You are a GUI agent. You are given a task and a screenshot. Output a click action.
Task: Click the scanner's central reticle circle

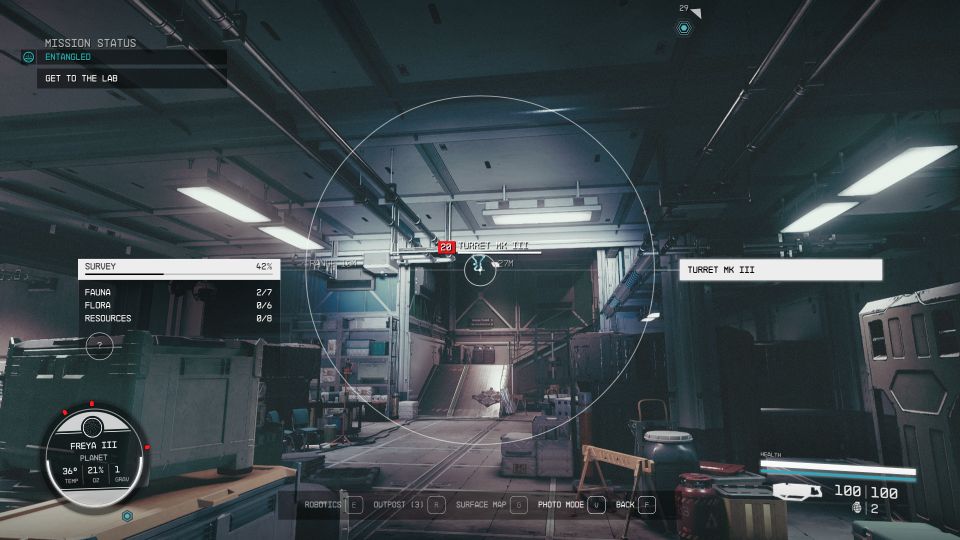[x=480, y=268]
